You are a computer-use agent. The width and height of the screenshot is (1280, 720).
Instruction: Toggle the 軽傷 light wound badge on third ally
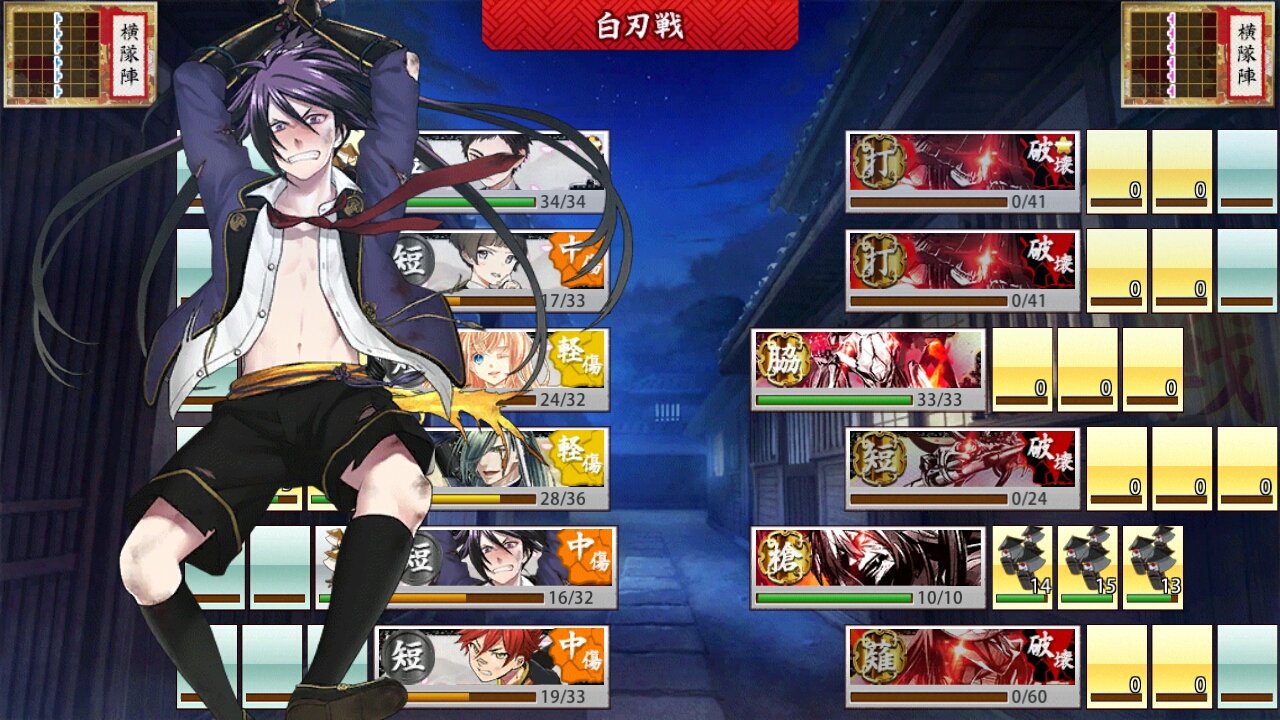[x=578, y=359]
